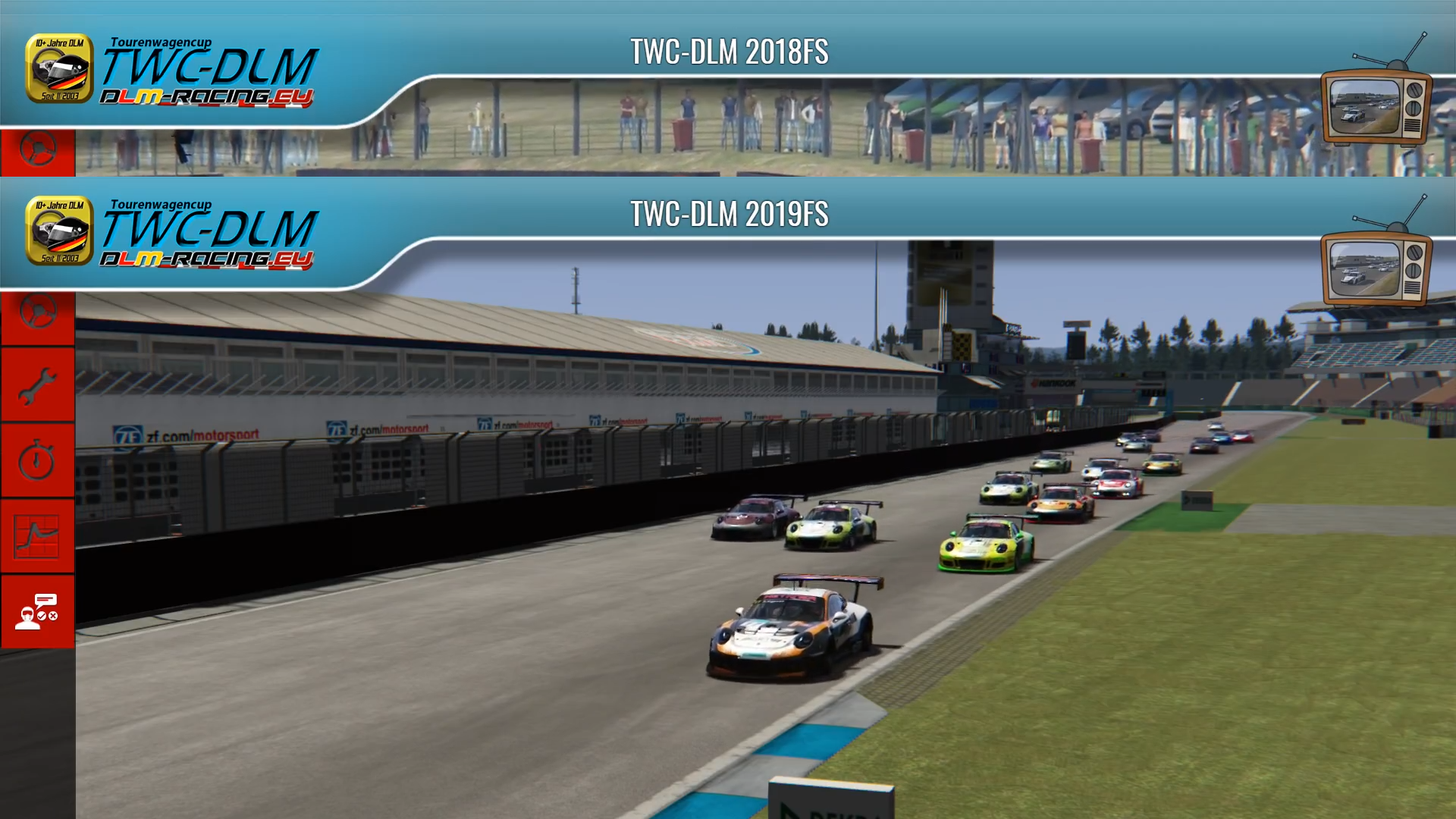1456x819 pixels.
Task: Click the steering wheel icon under 2018FS
Action: [x=37, y=149]
